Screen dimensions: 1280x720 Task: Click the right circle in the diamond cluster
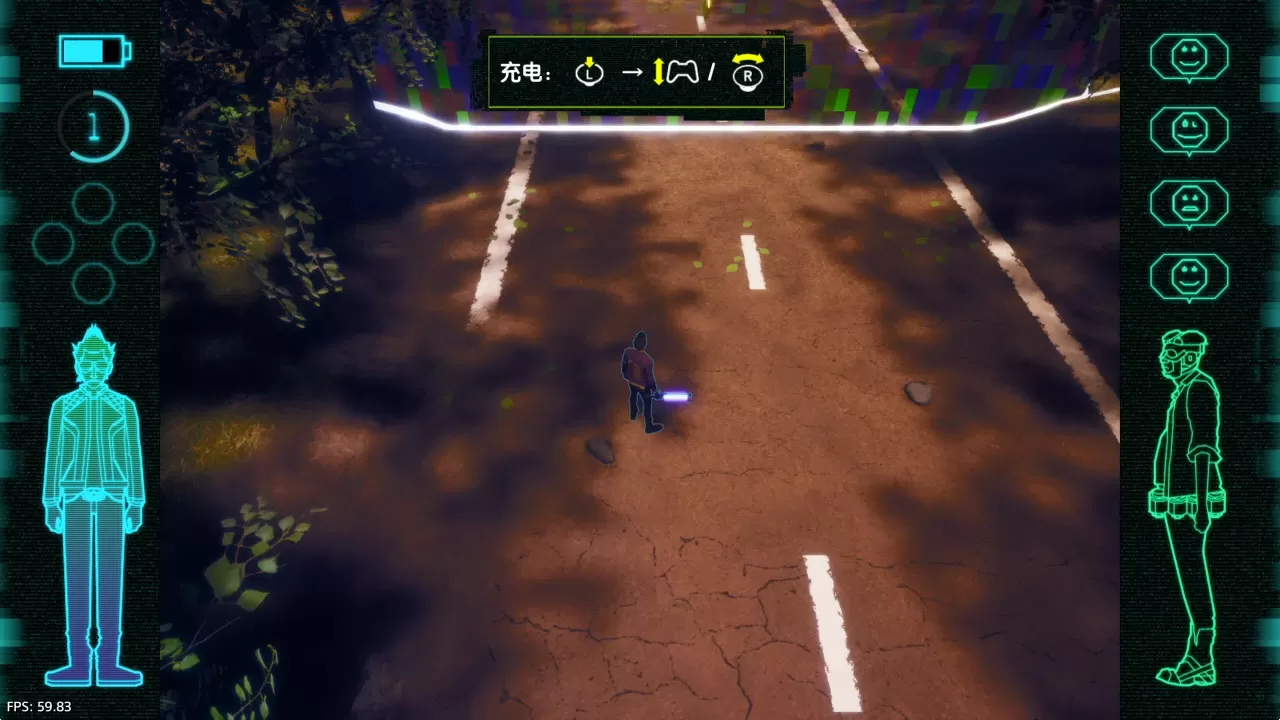click(133, 243)
